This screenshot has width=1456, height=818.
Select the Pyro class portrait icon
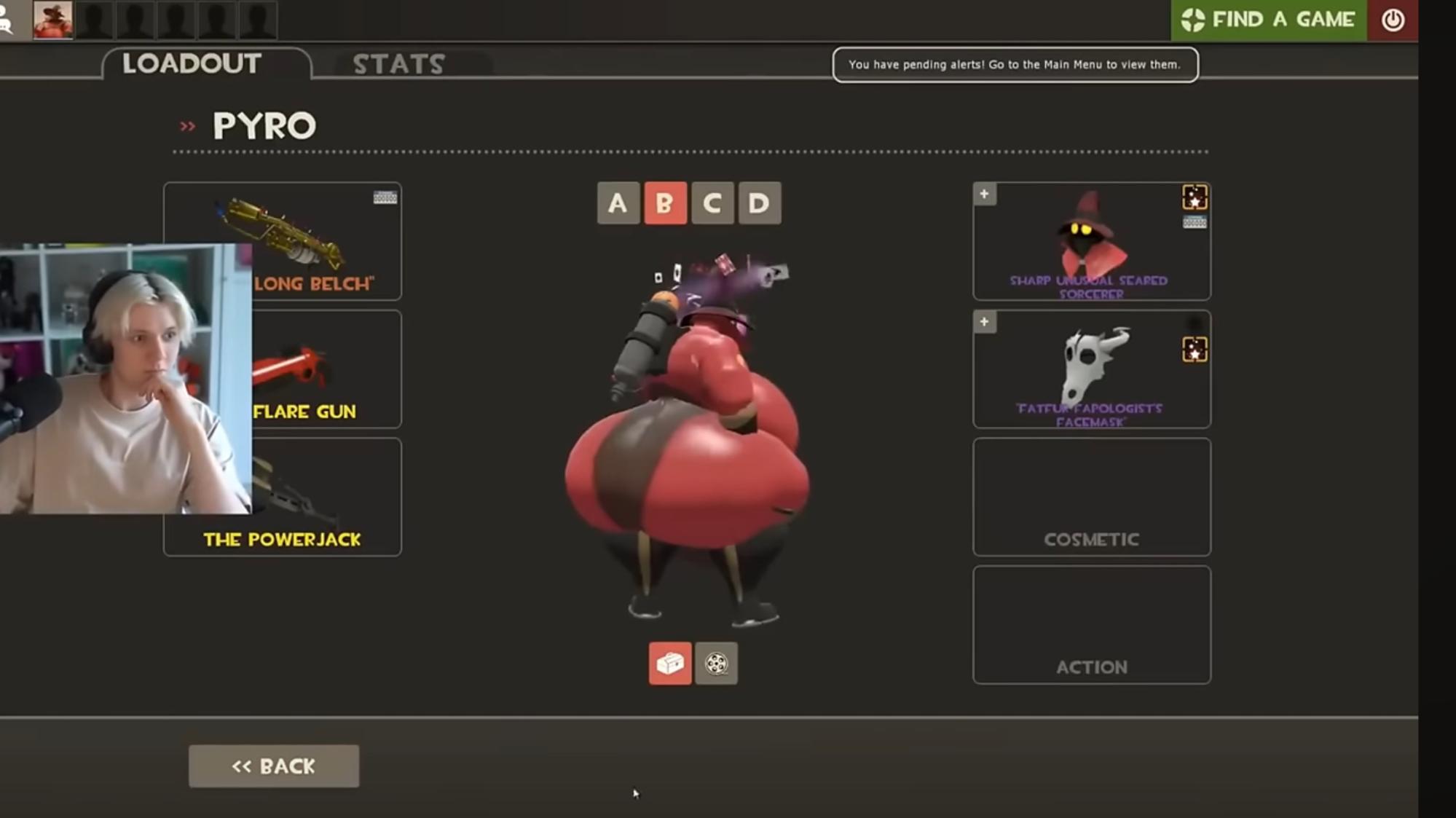(x=53, y=20)
